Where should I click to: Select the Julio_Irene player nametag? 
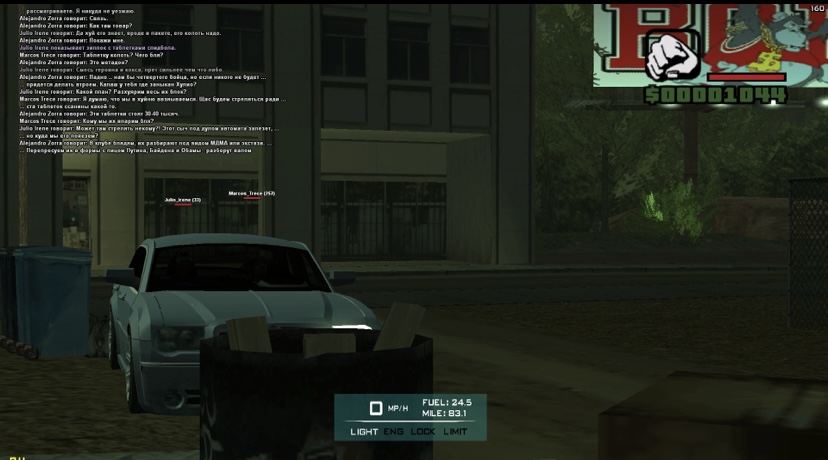(182, 200)
